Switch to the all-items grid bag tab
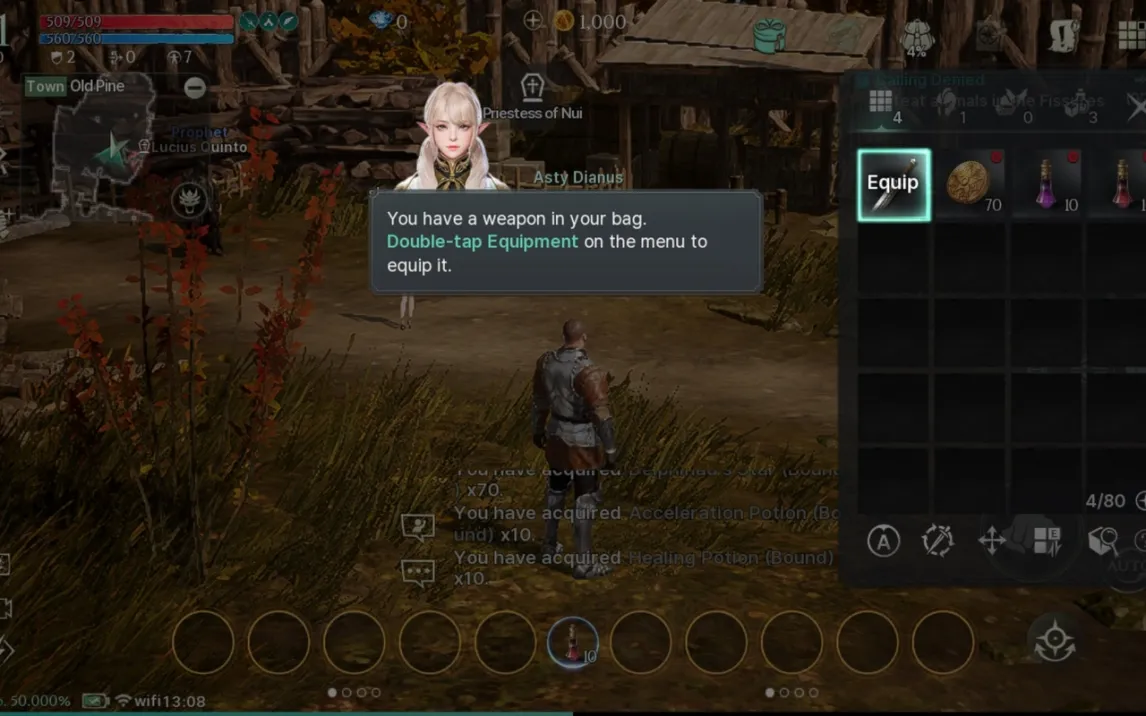1146x716 pixels. 880,101
